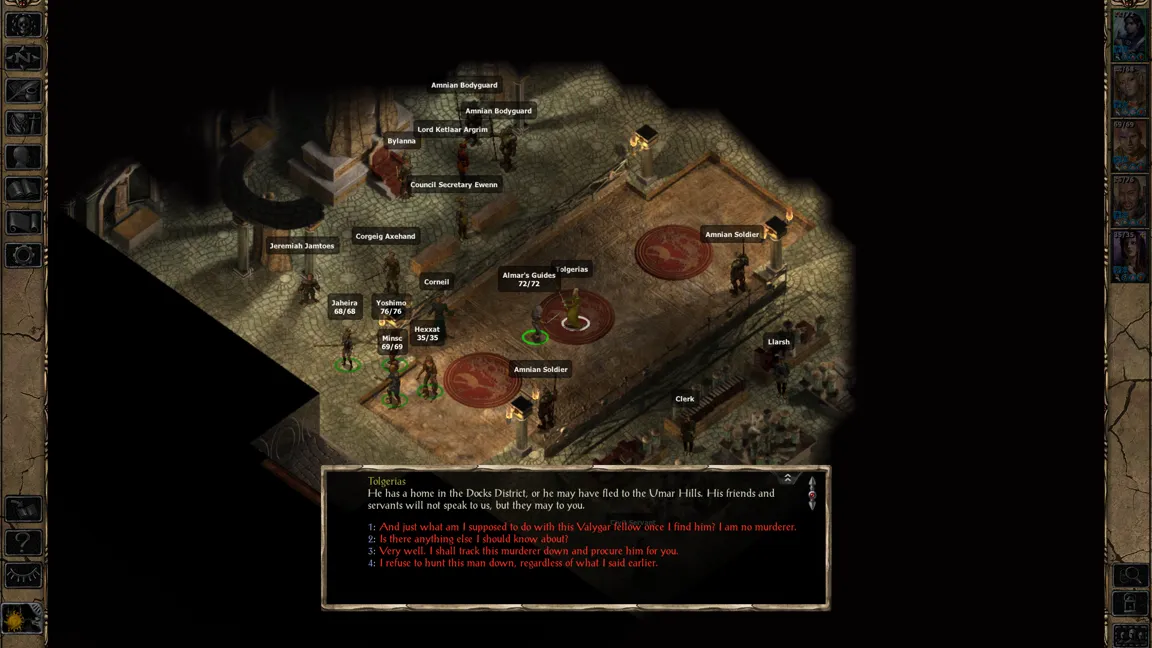
Task: Rest the party with the closed-eye button
Action: [23, 576]
